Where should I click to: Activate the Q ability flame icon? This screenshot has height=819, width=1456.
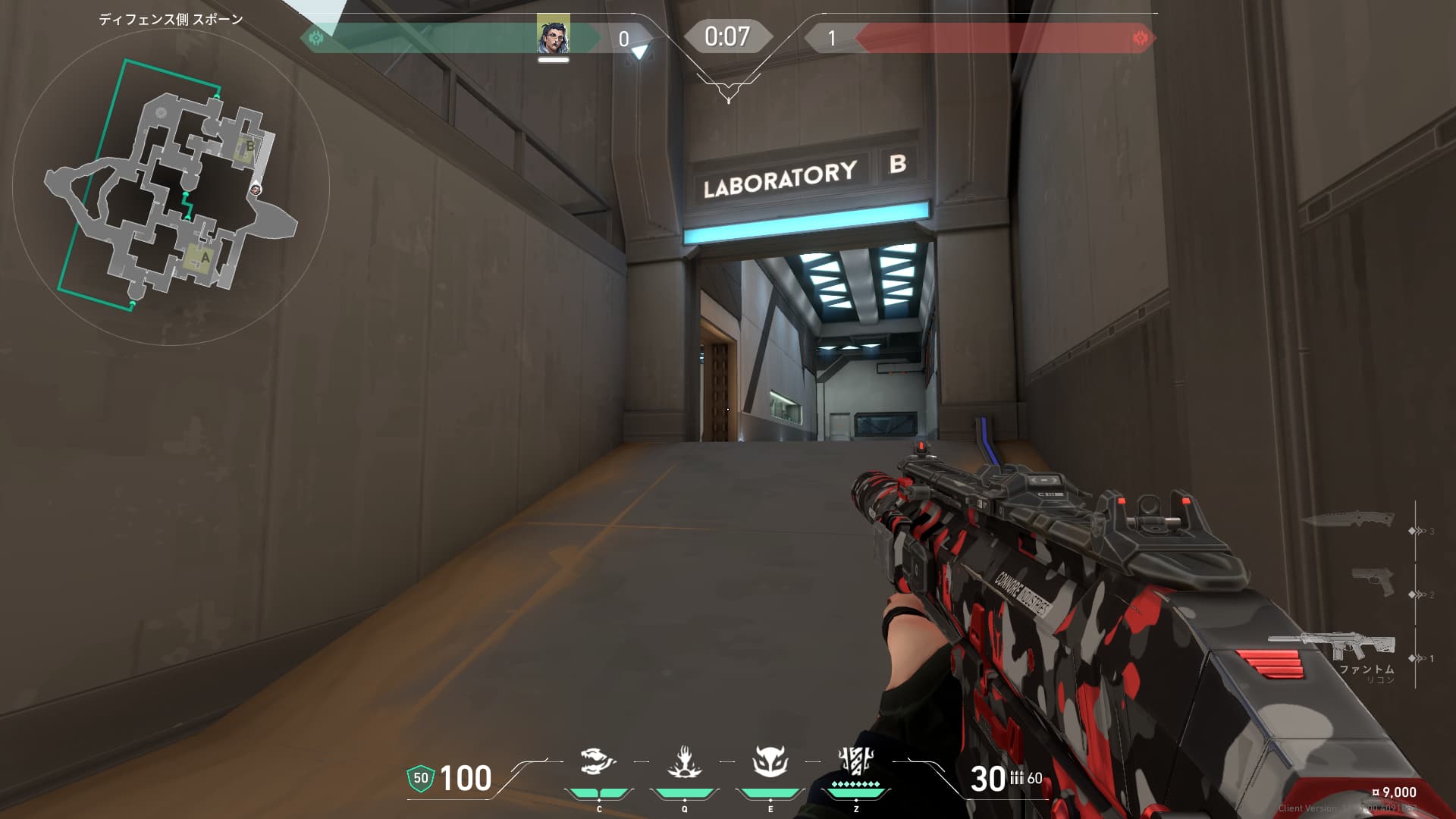[684, 761]
